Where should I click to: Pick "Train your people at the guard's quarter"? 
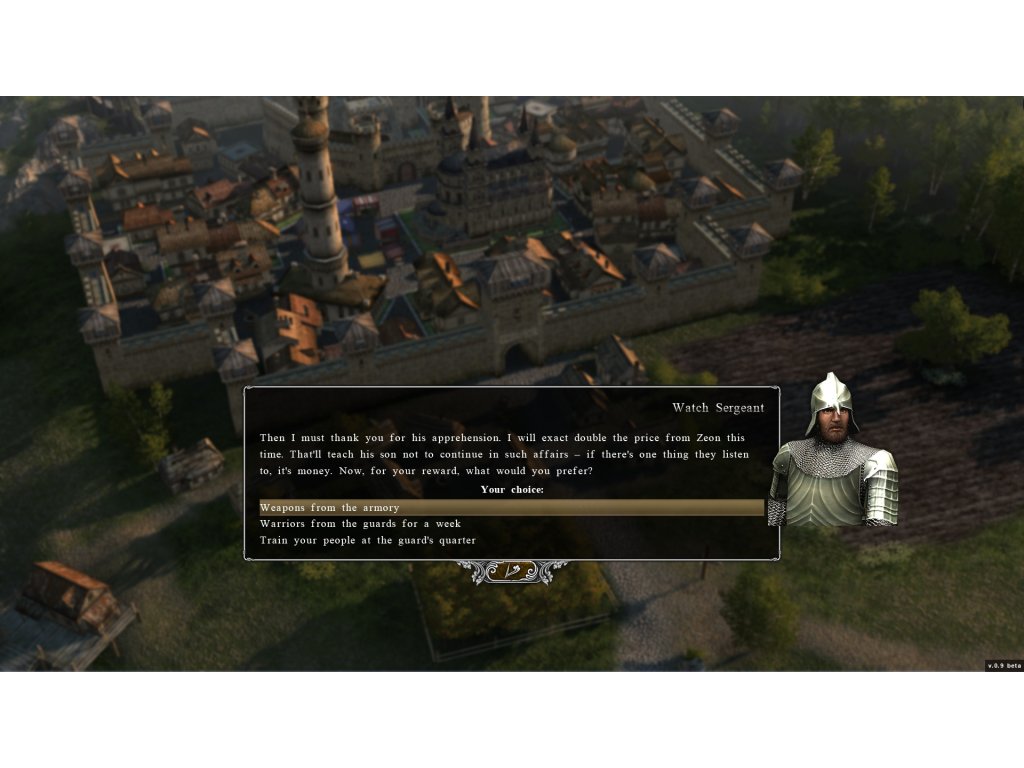pyautogui.click(x=368, y=540)
